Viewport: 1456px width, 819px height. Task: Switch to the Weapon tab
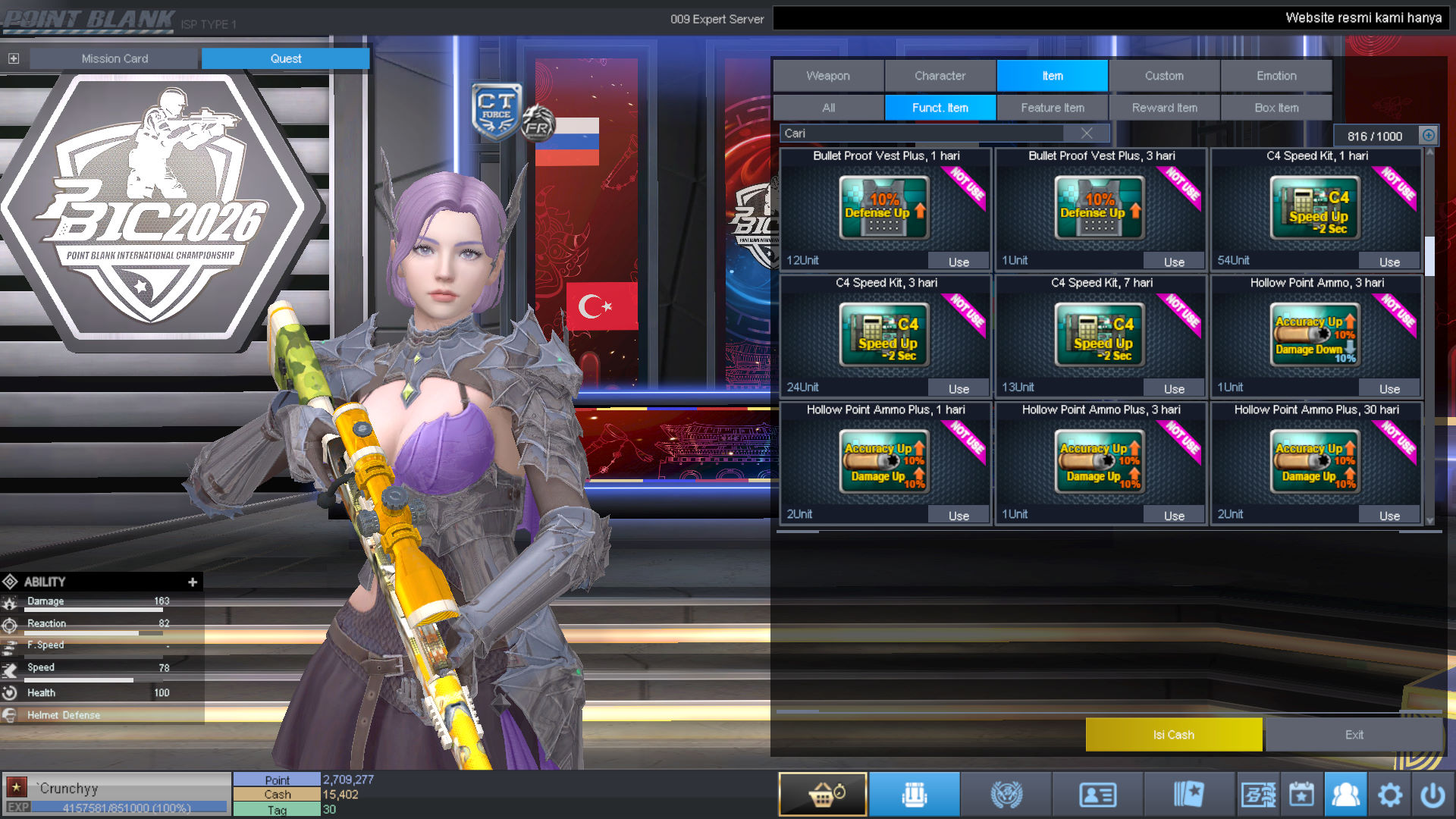click(x=828, y=76)
